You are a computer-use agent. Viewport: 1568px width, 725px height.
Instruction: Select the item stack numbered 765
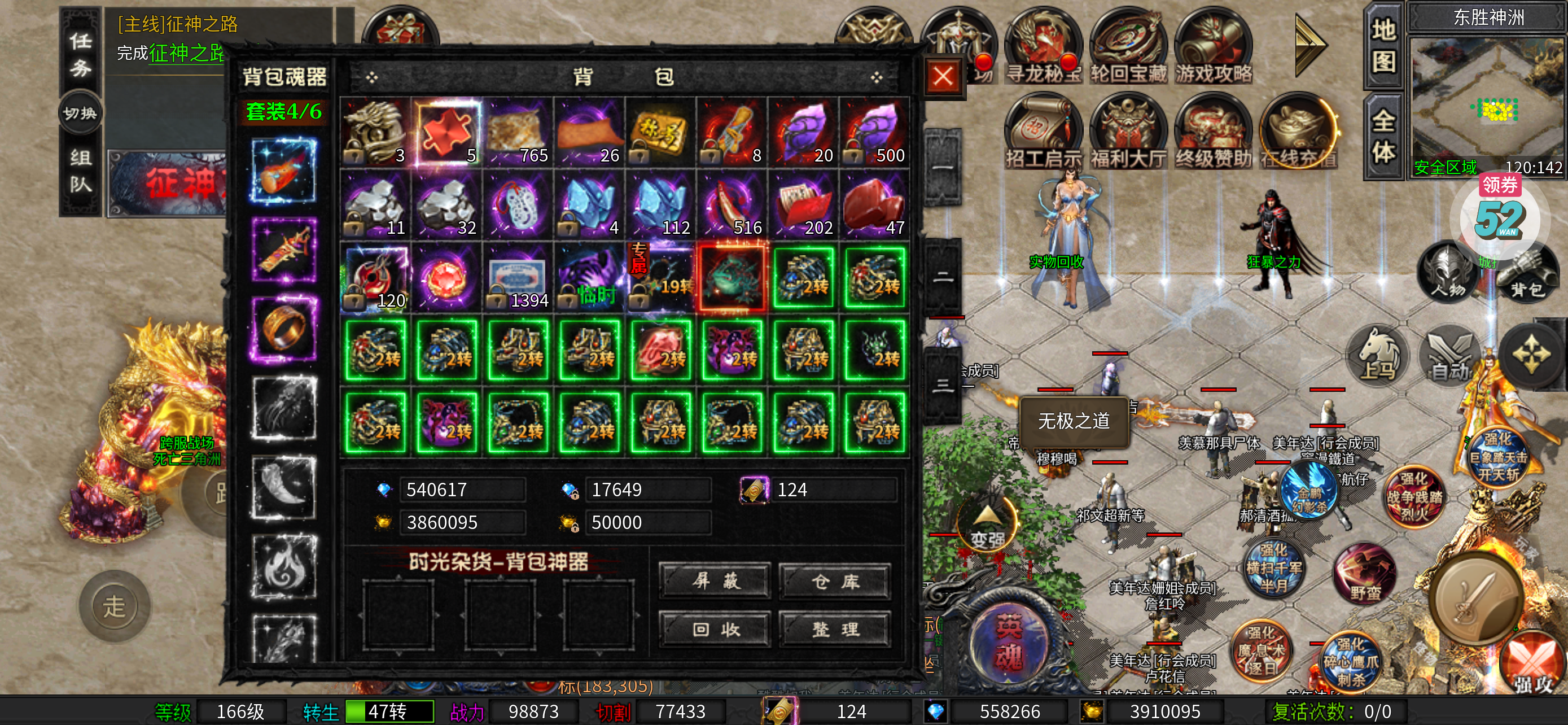click(518, 133)
